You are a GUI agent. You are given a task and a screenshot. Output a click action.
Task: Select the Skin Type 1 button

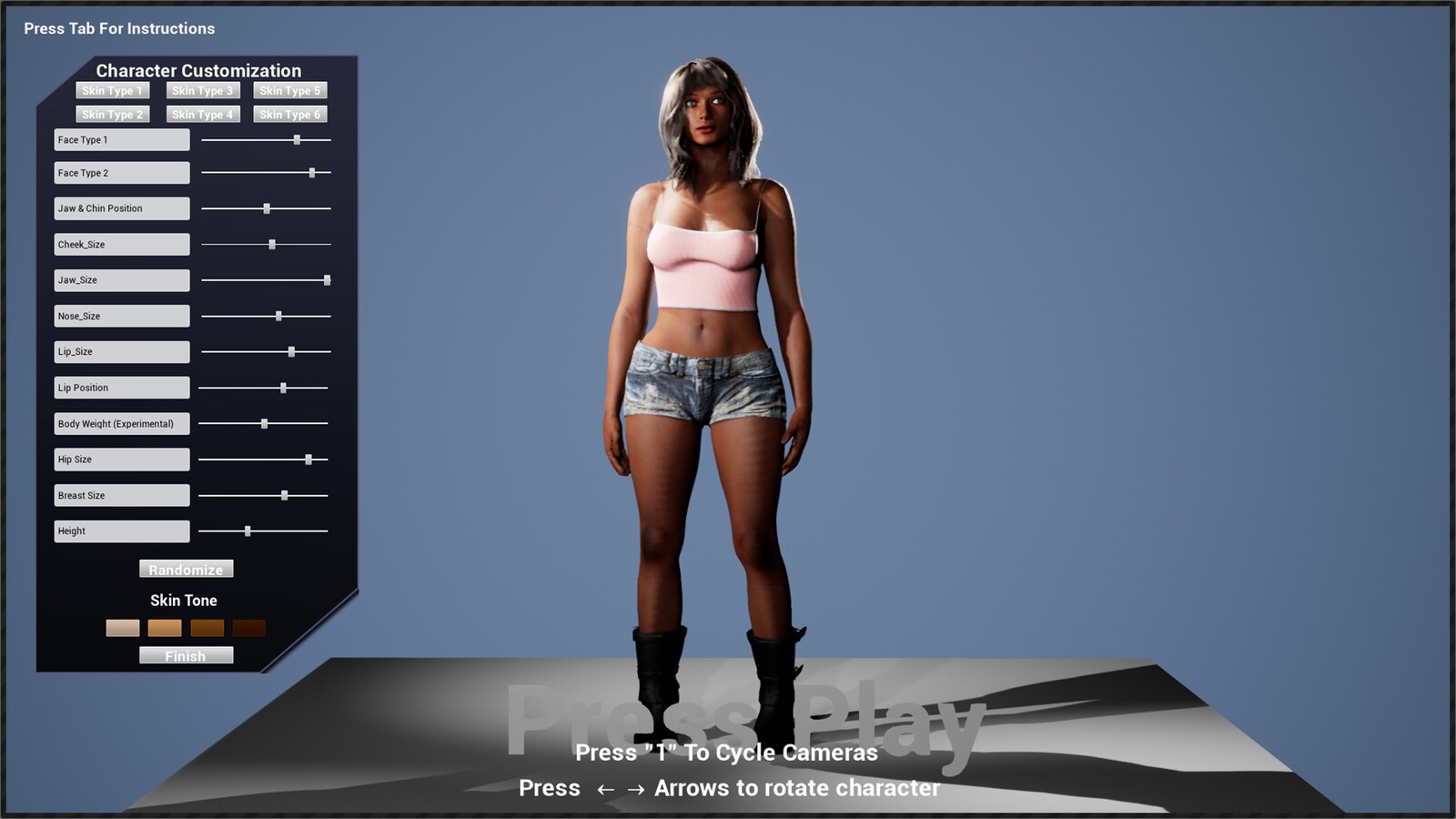point(111,90)
